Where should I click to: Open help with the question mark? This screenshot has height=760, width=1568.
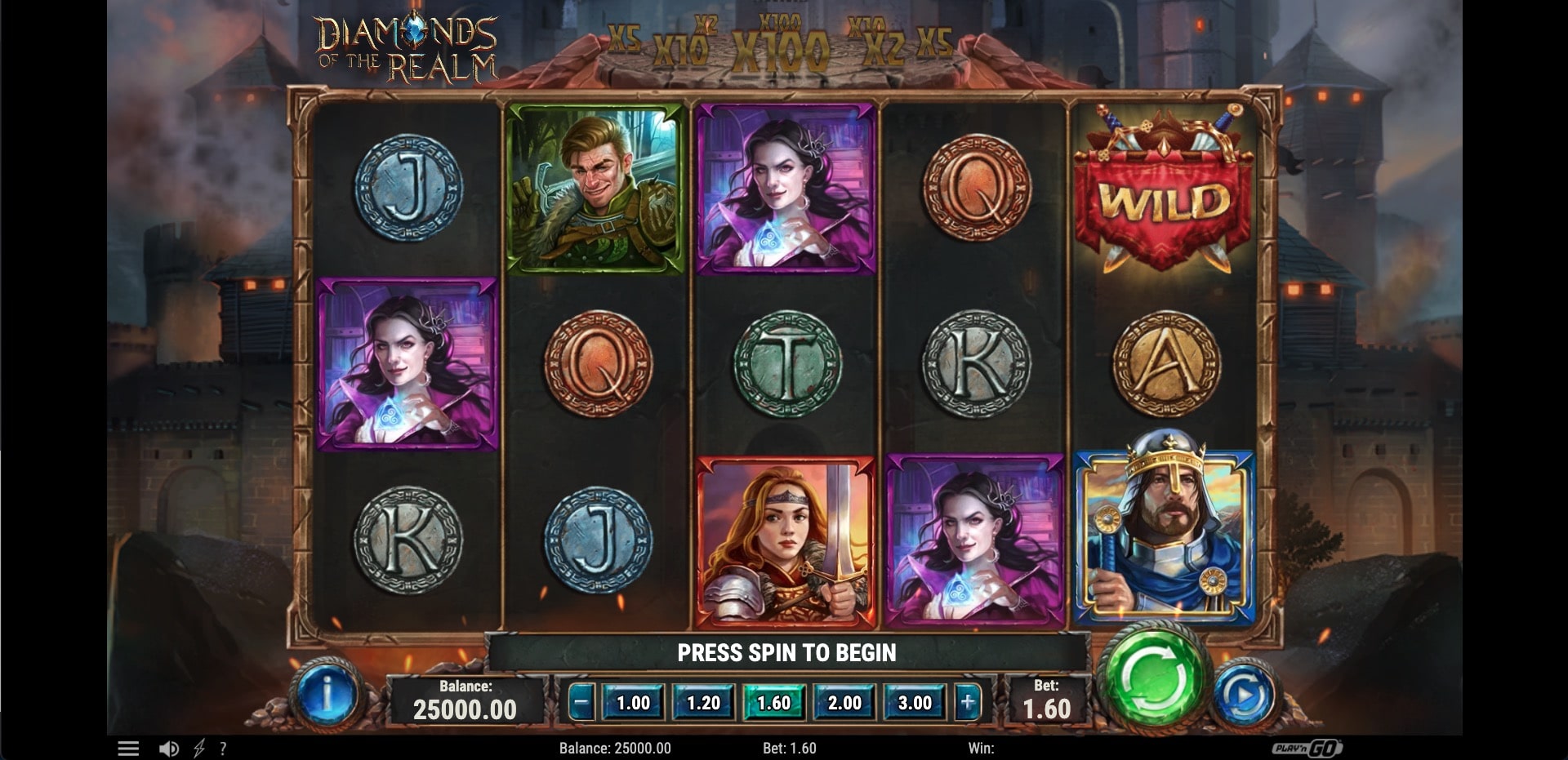point(223,749)
